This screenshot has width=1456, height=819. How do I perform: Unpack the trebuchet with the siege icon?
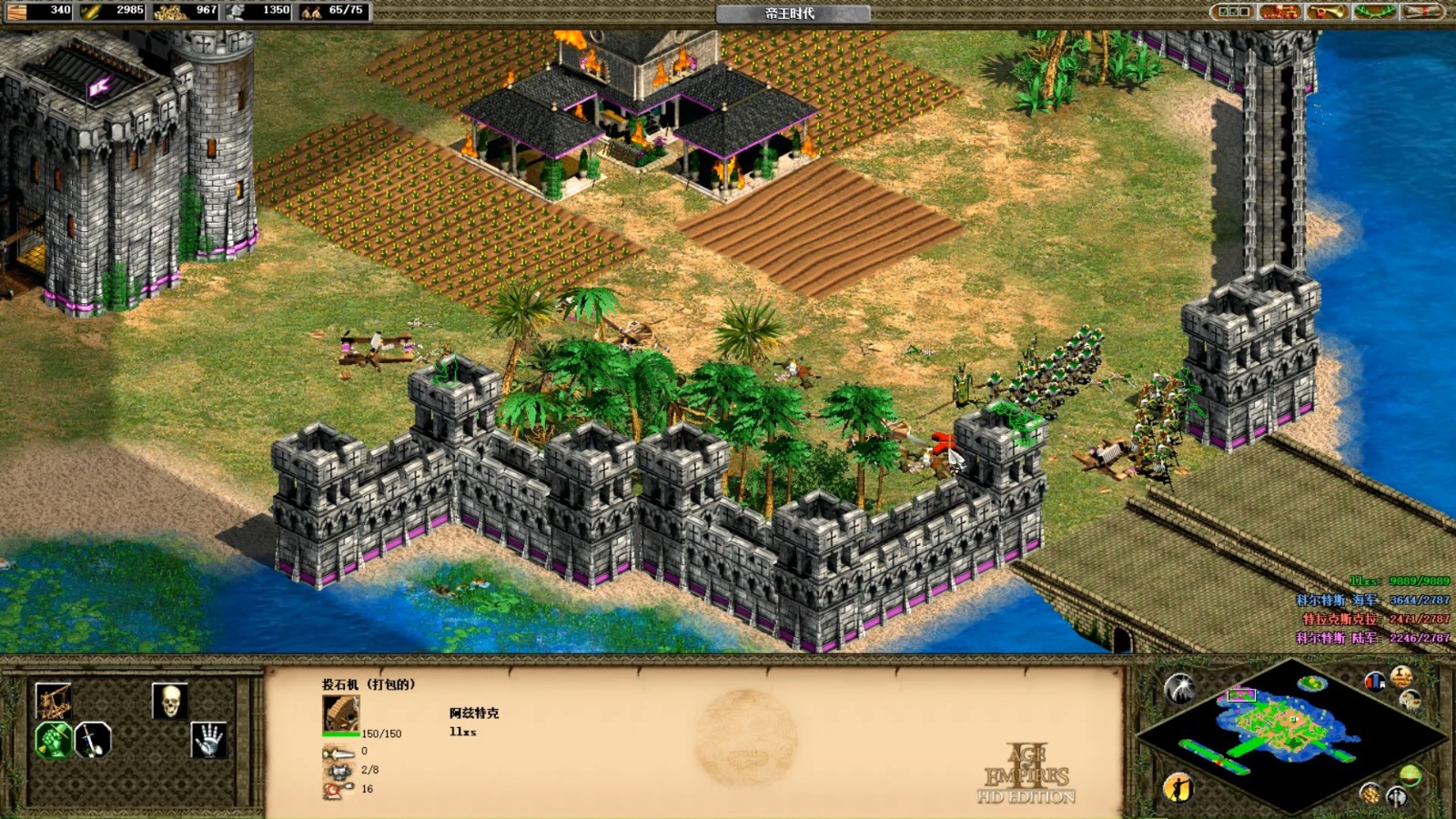point(53,701)
